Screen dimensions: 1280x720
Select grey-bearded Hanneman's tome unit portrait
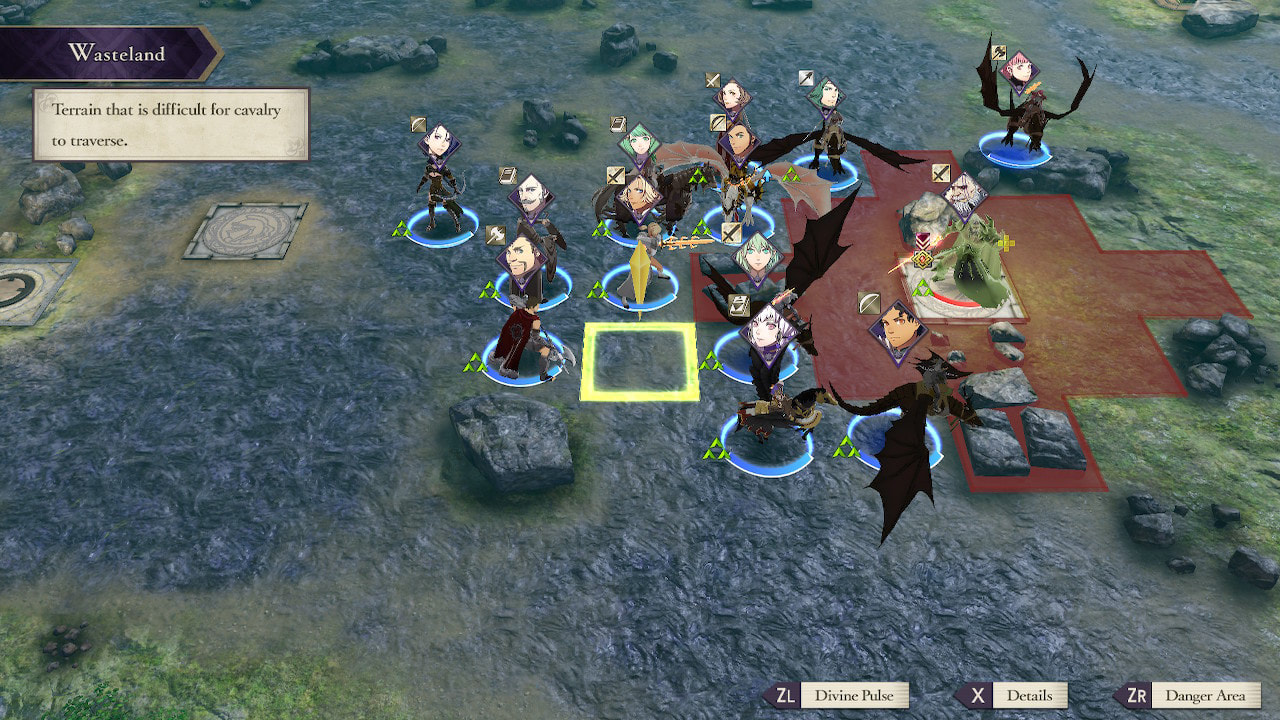click(531, 198)
